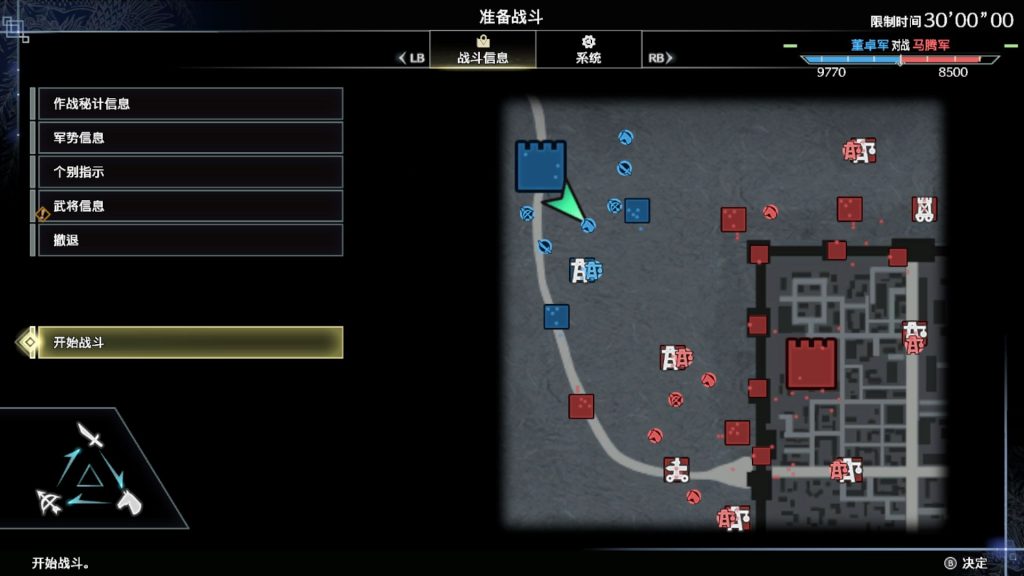Screen dimensions: 1024x576
Task: Select 撤退 to retreat
Action: pyautogui.click(x=190, y=240)
